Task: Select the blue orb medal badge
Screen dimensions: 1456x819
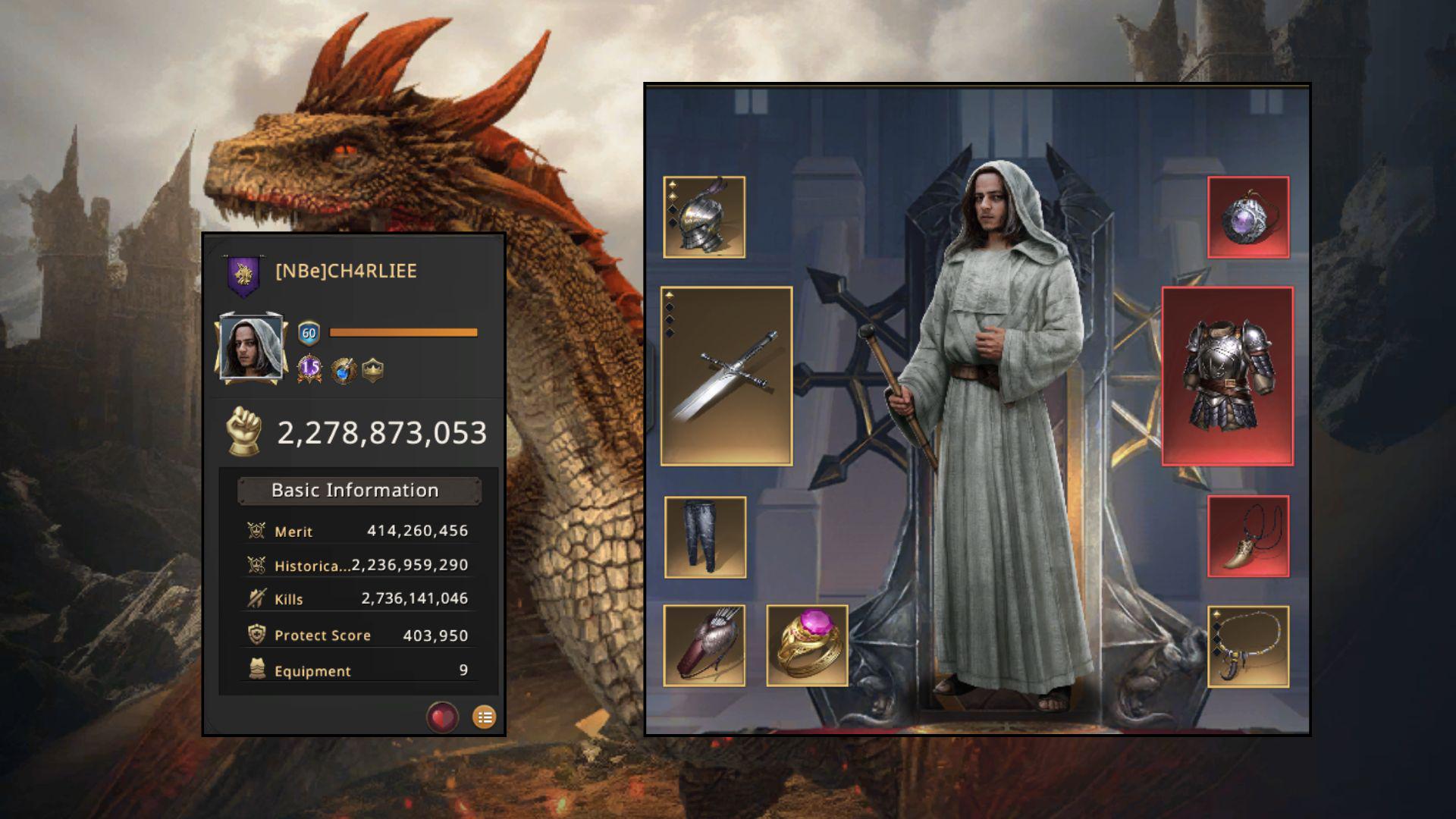Action: (x=343, y=371)
